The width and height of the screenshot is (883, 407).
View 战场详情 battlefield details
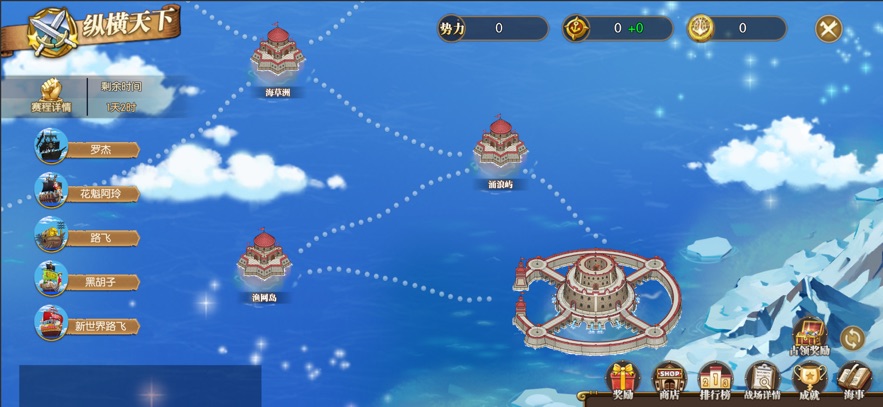(x=762, y=381)
